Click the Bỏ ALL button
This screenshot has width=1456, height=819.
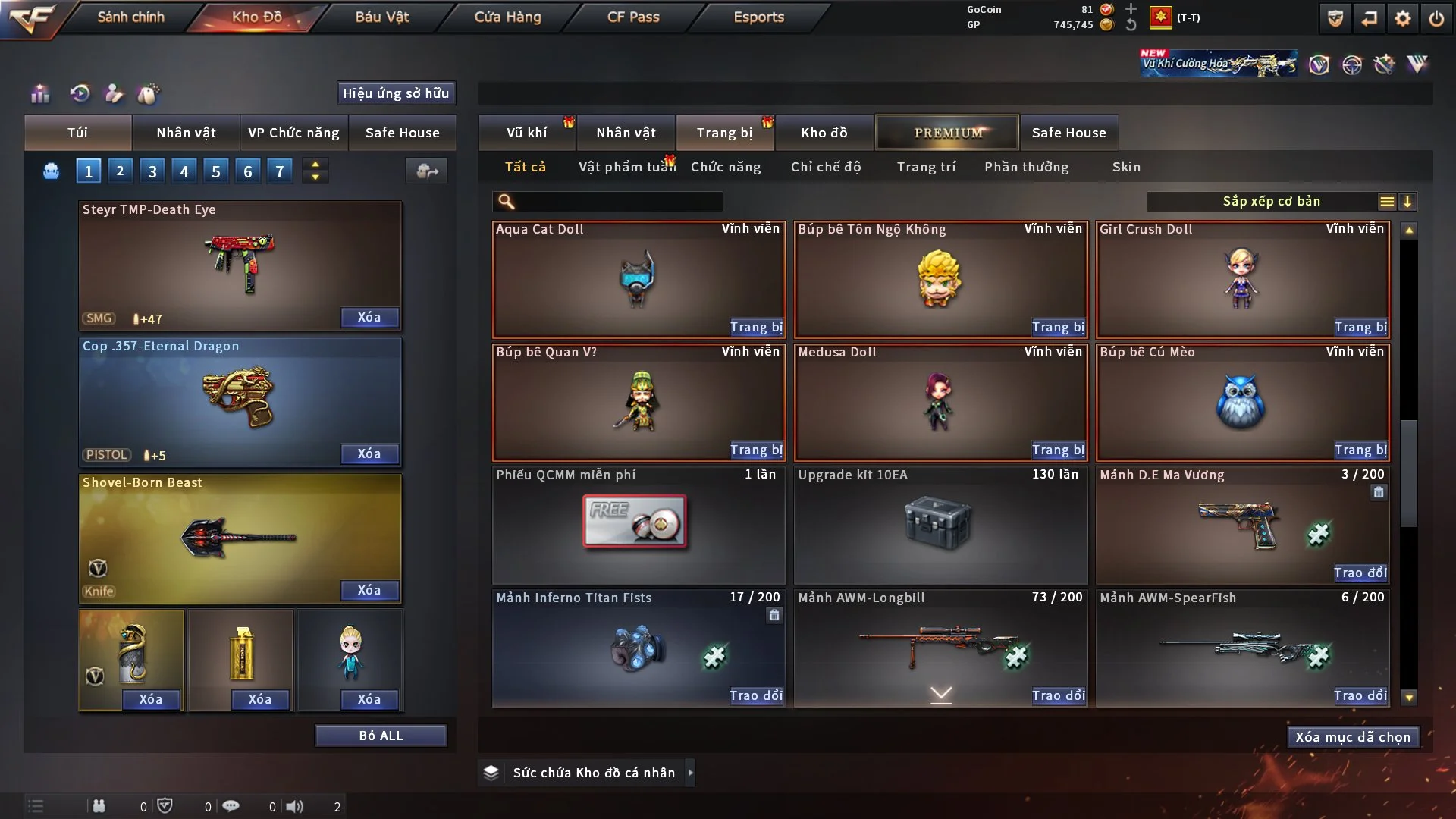(381, 736)
